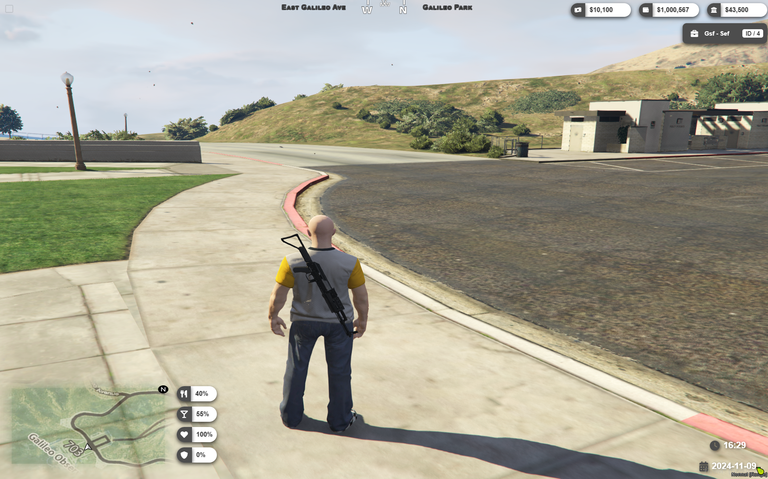Click the heart health icon
Screen dimensions: 768x479
coord(184,435)
